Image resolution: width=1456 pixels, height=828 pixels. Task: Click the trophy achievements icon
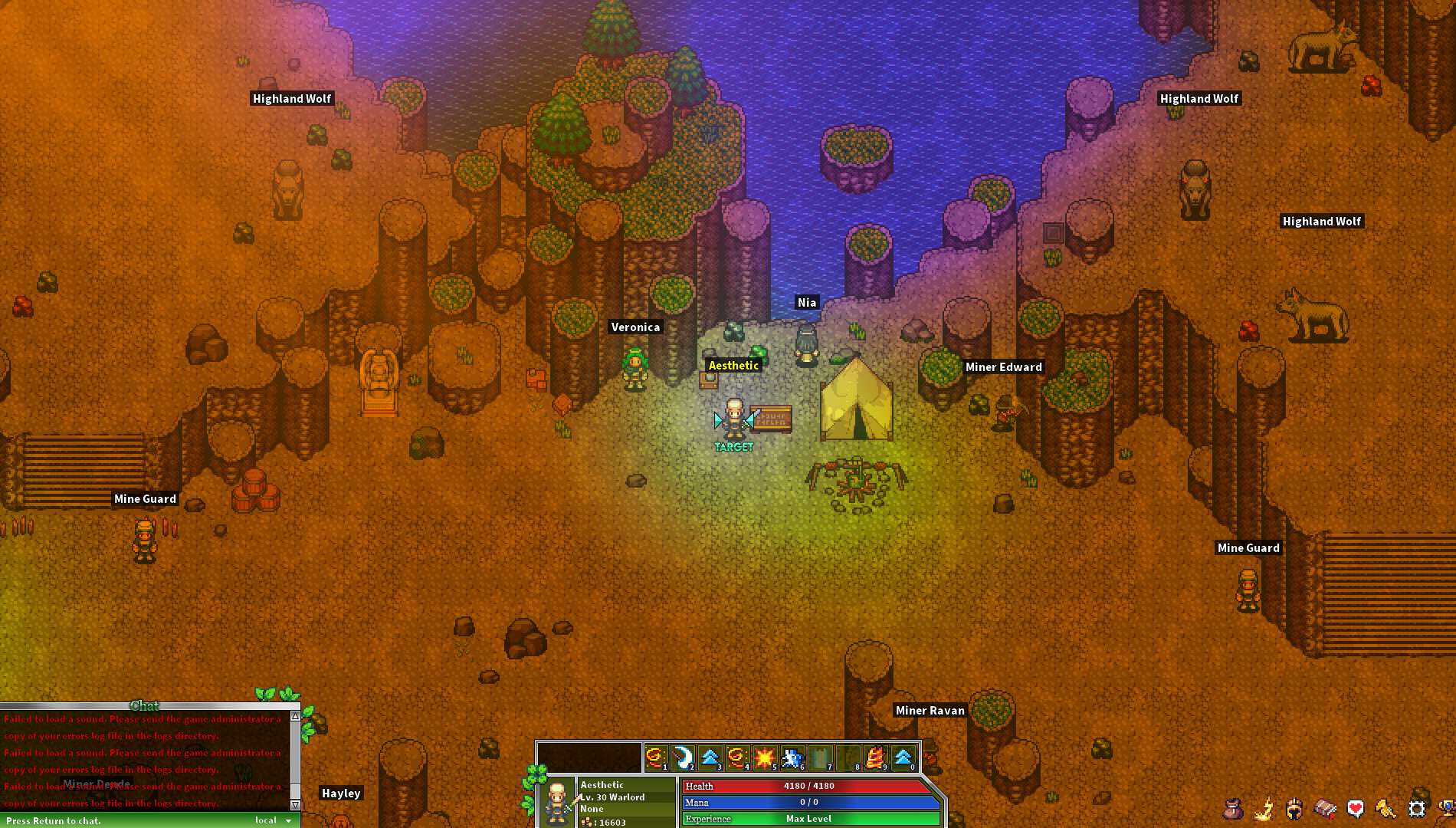coord(1448,807)
